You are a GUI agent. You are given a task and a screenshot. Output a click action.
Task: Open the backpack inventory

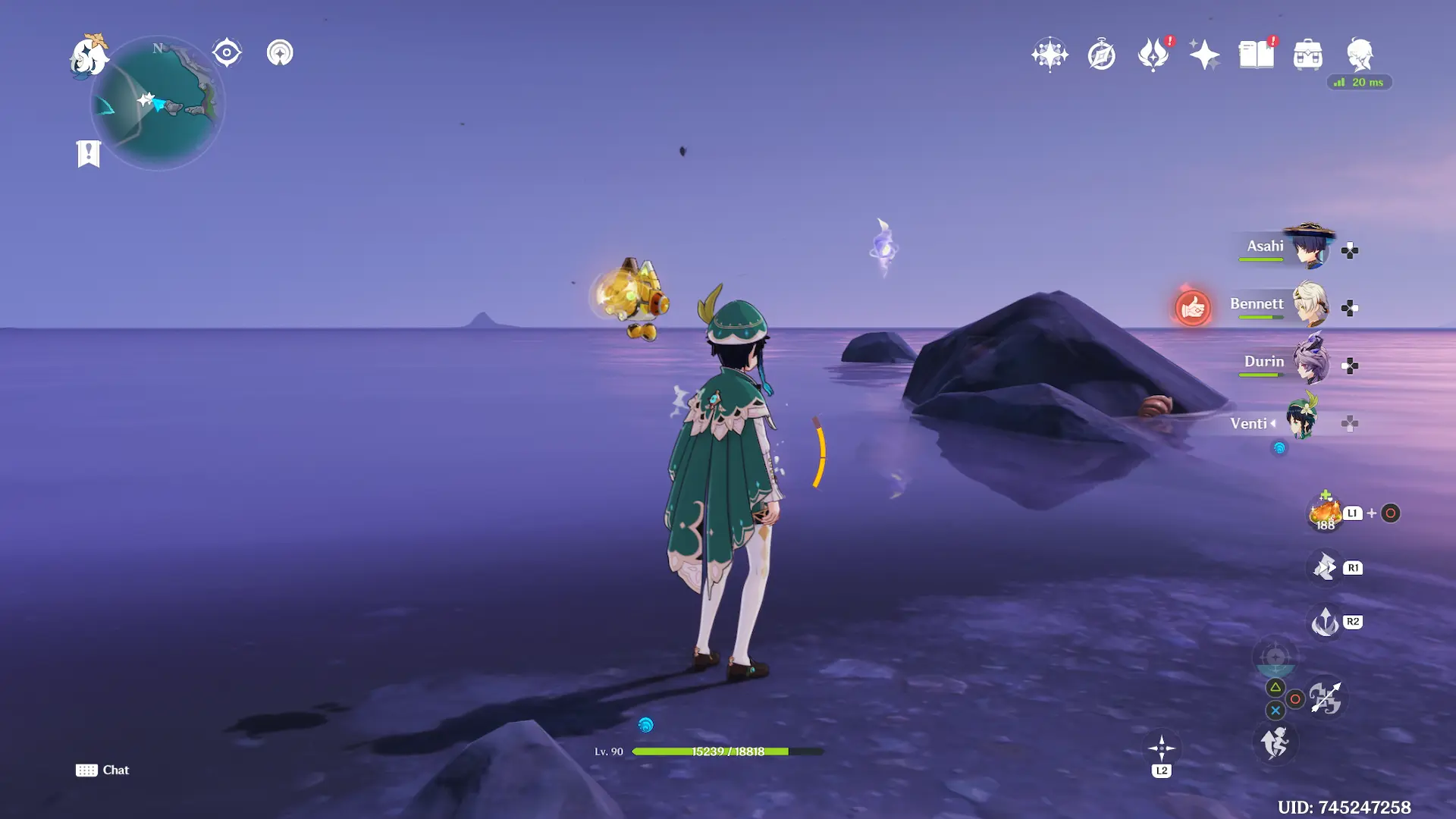pyautogui.click(x=1307, y=55)
